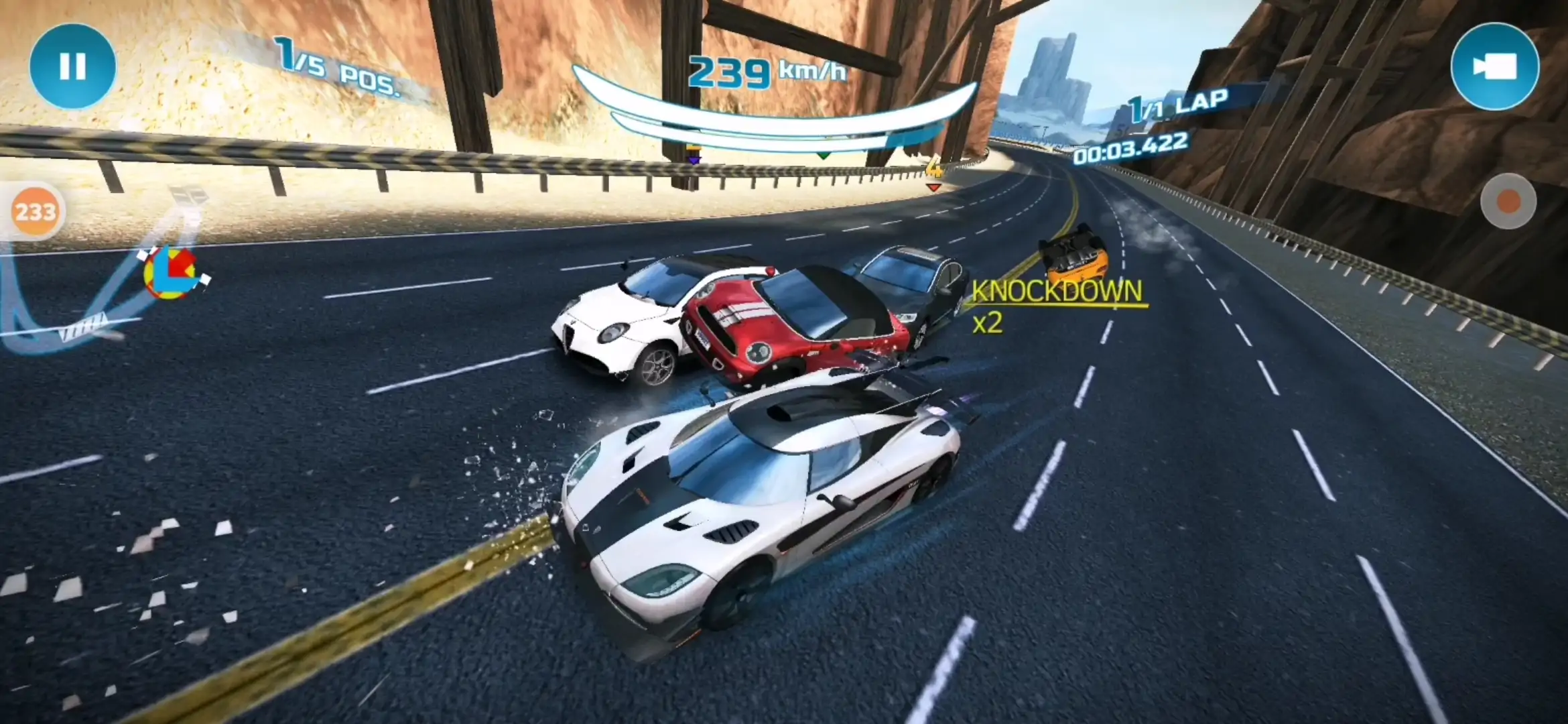
Task: Pause the race
Action: tap(72, 66)
